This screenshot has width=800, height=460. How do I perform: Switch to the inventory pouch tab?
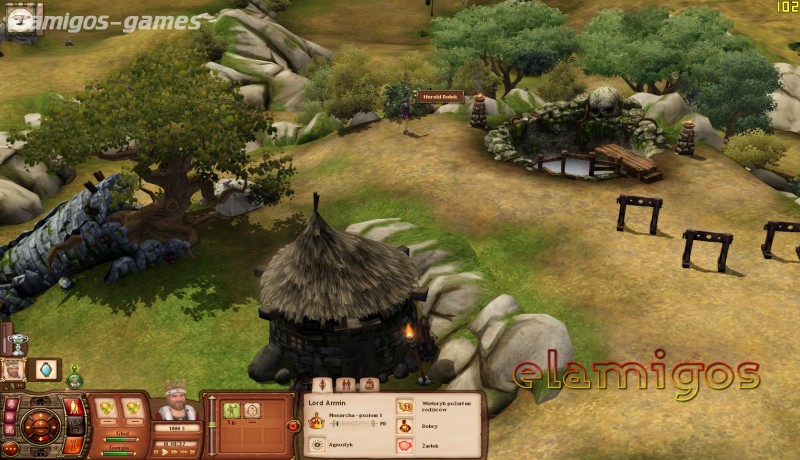(369, 384)
